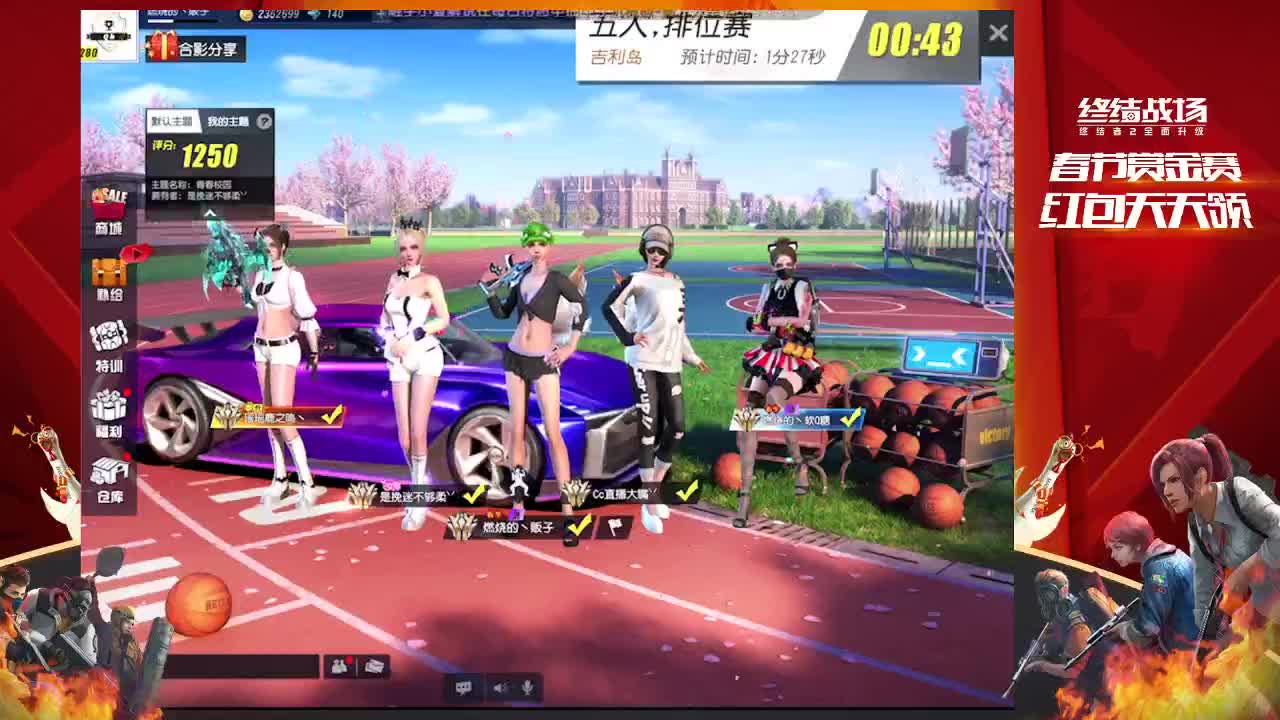
Task: Open the chat bubble icon at bottom
Action: click(465, 686)
